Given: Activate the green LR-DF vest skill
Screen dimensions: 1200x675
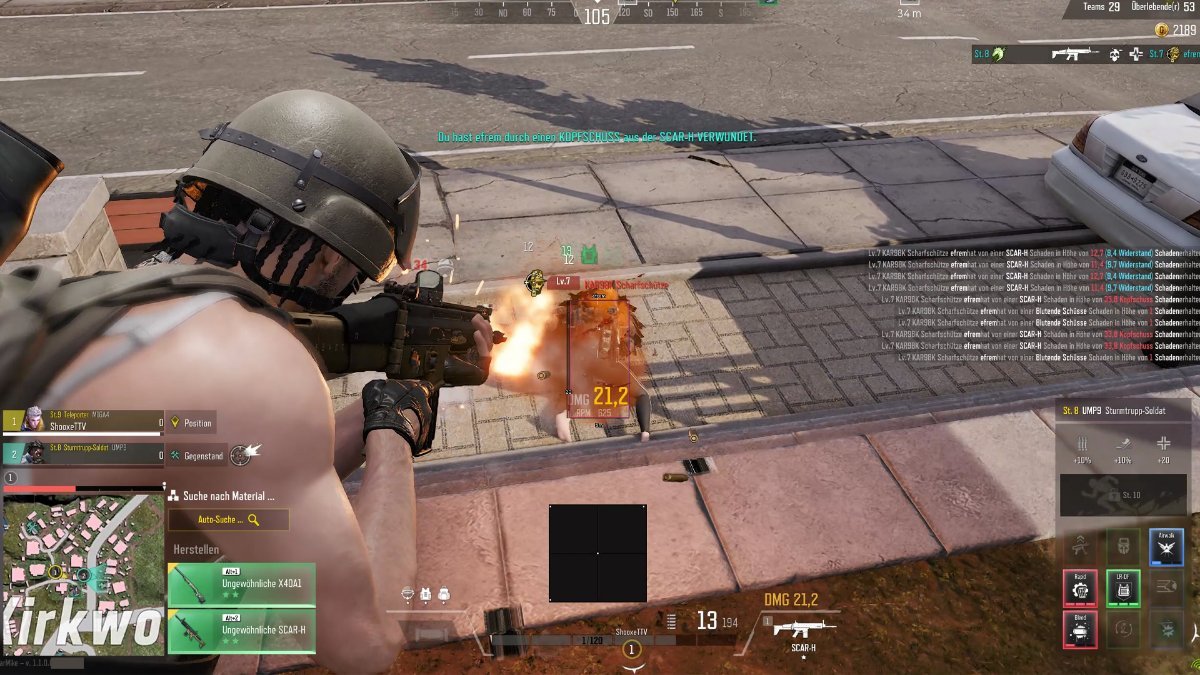Looking at the screenshot, I should (1123, 589).
